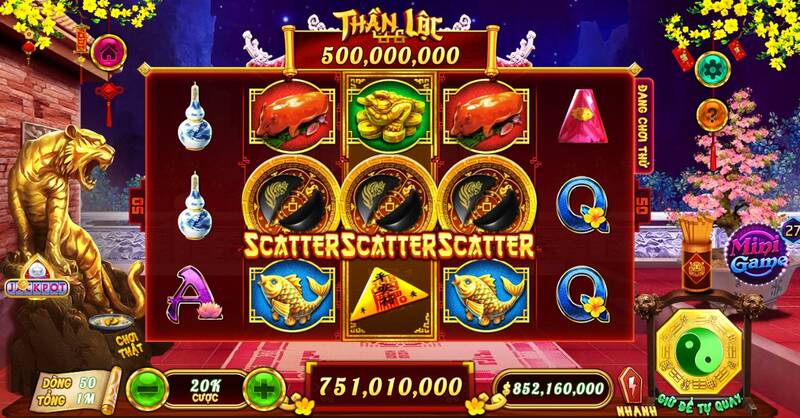
Task: Decrease the bet with the minus button
Action: 148,386
